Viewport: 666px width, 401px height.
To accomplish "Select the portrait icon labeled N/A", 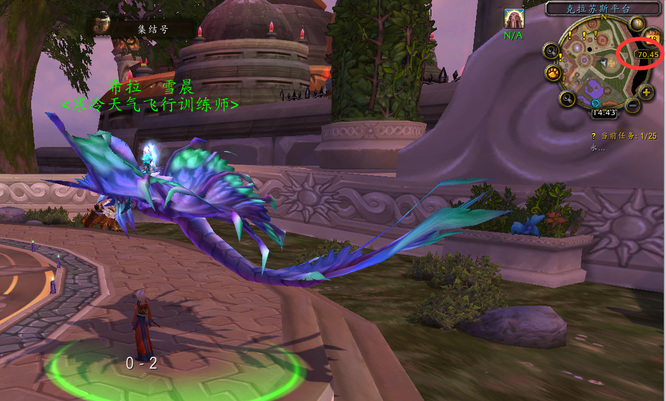I will pyautogui.click(x=514, y=19).
